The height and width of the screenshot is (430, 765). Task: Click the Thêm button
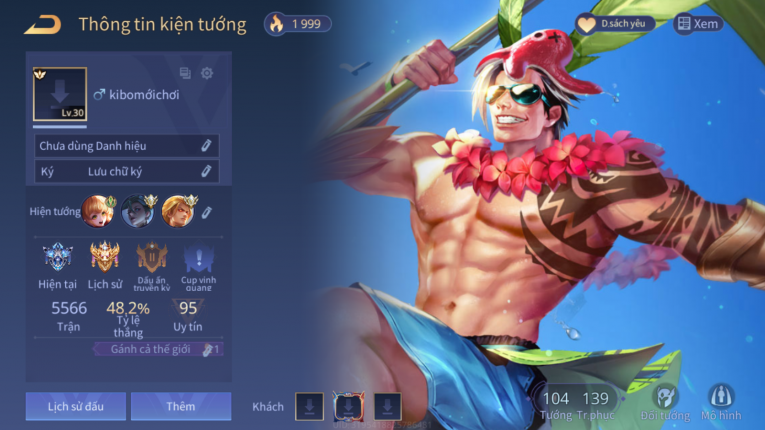(181, 406)
